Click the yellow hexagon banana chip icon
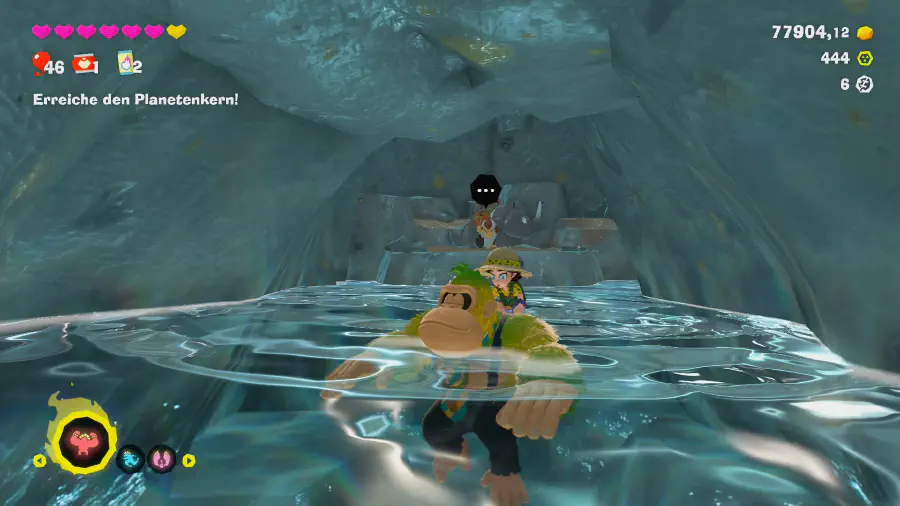 [x=866, y=59]
